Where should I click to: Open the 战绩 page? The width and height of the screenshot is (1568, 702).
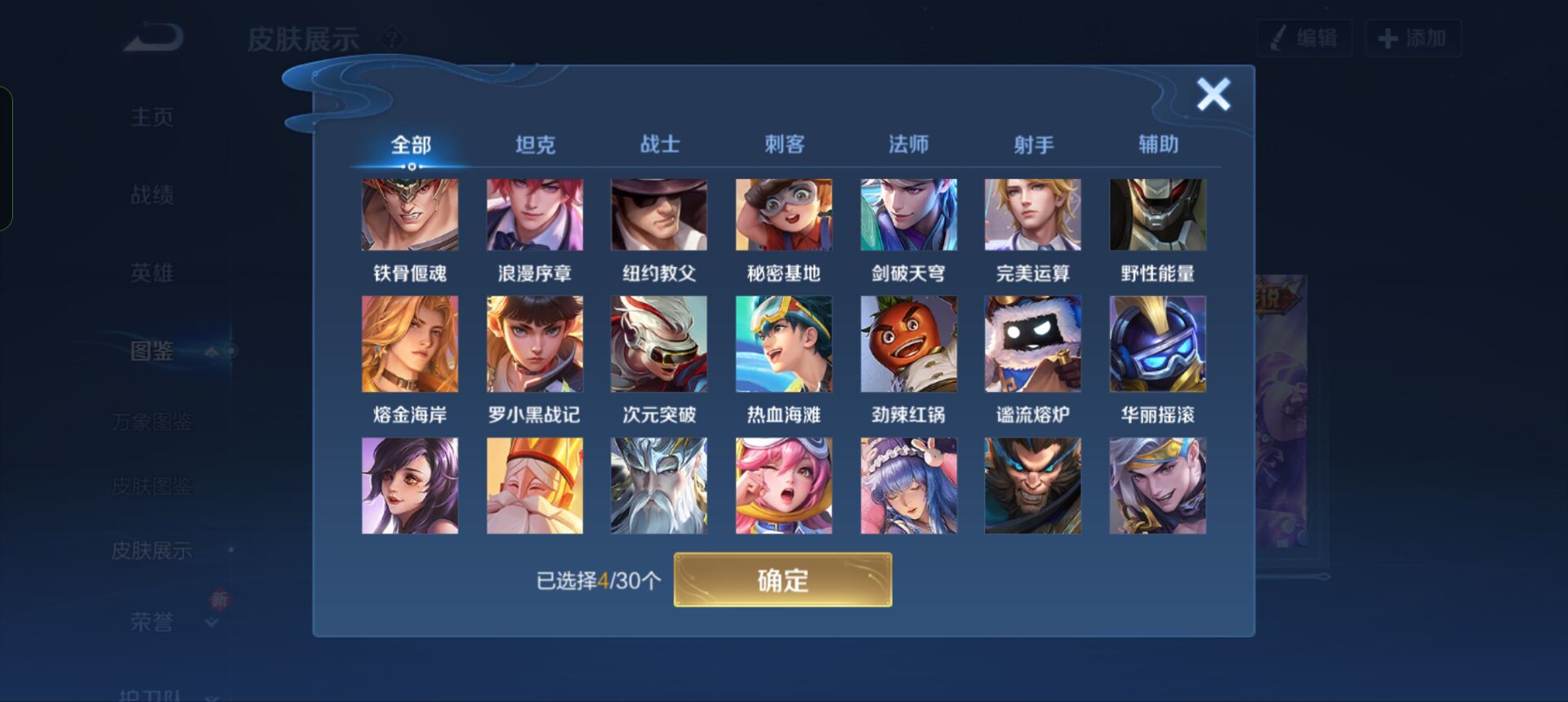pyautogui.click(x=152, y=194)
